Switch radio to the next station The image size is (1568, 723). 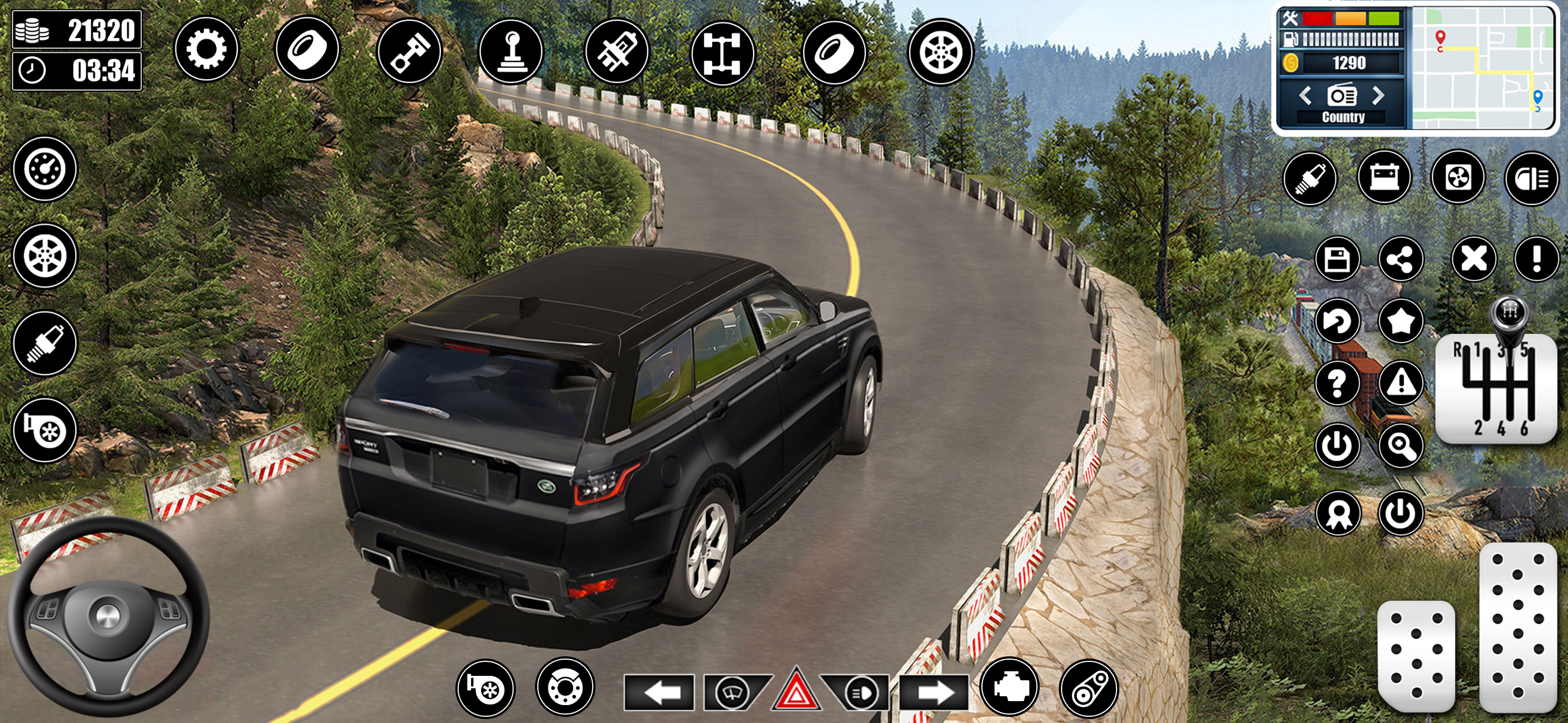click(x=1378, y=95)
